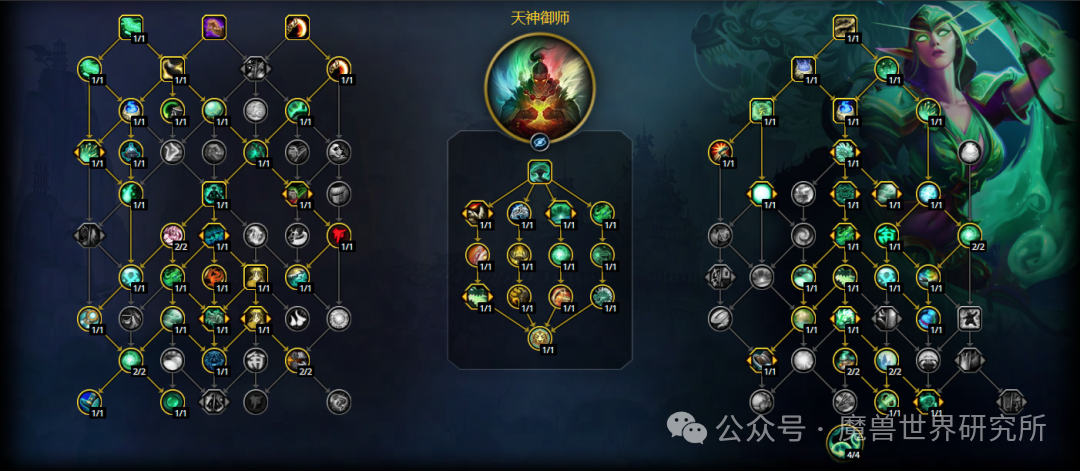Select the red talent node

[338, 234]
